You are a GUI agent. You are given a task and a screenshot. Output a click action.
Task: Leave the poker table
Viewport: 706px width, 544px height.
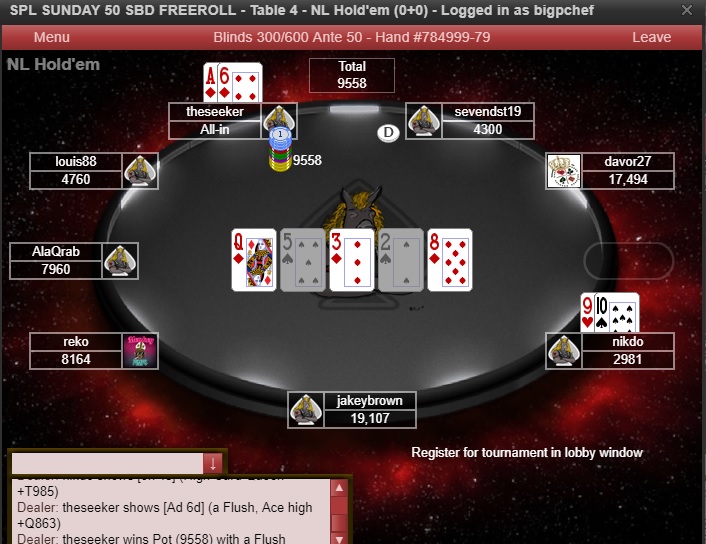pos(651,37)
